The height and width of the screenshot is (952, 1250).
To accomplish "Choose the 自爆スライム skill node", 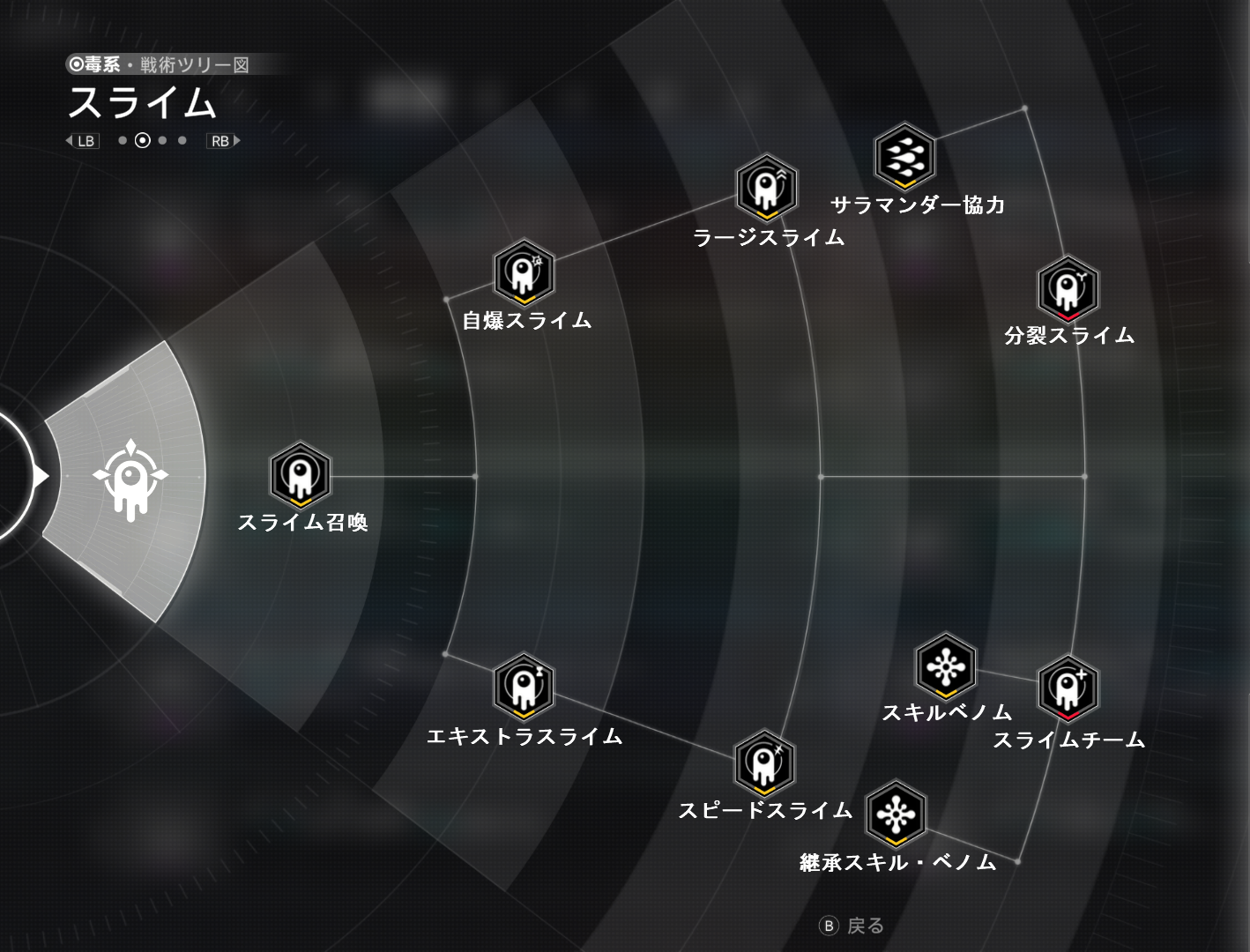I will click(x=524, y=272).
